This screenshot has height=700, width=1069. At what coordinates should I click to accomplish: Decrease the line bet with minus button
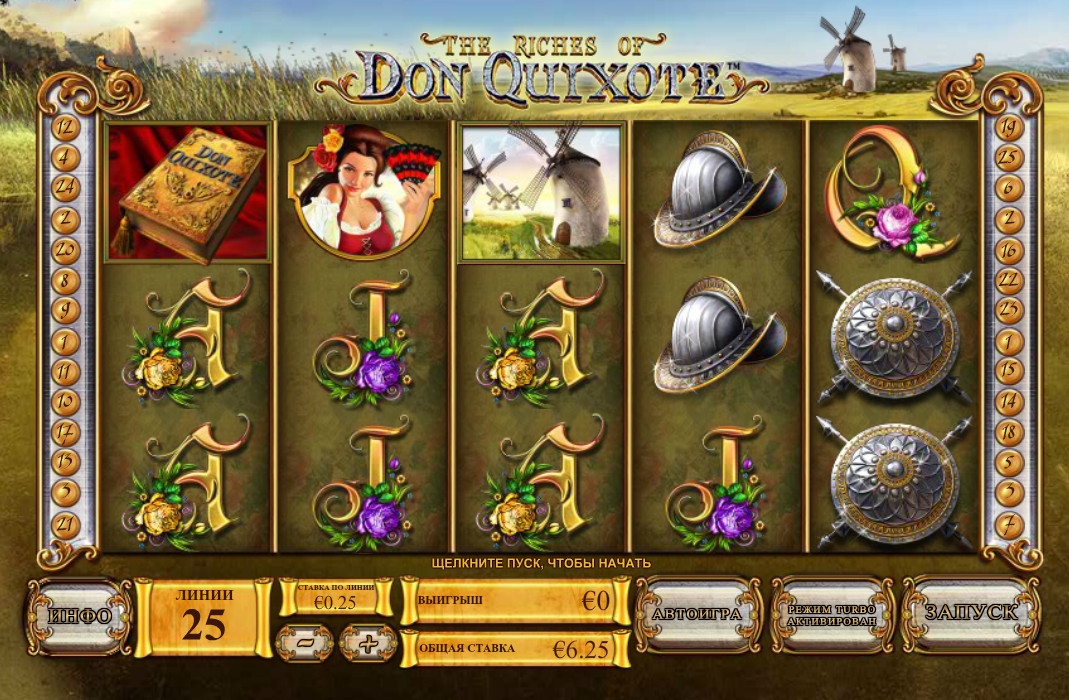coord(304,644)
